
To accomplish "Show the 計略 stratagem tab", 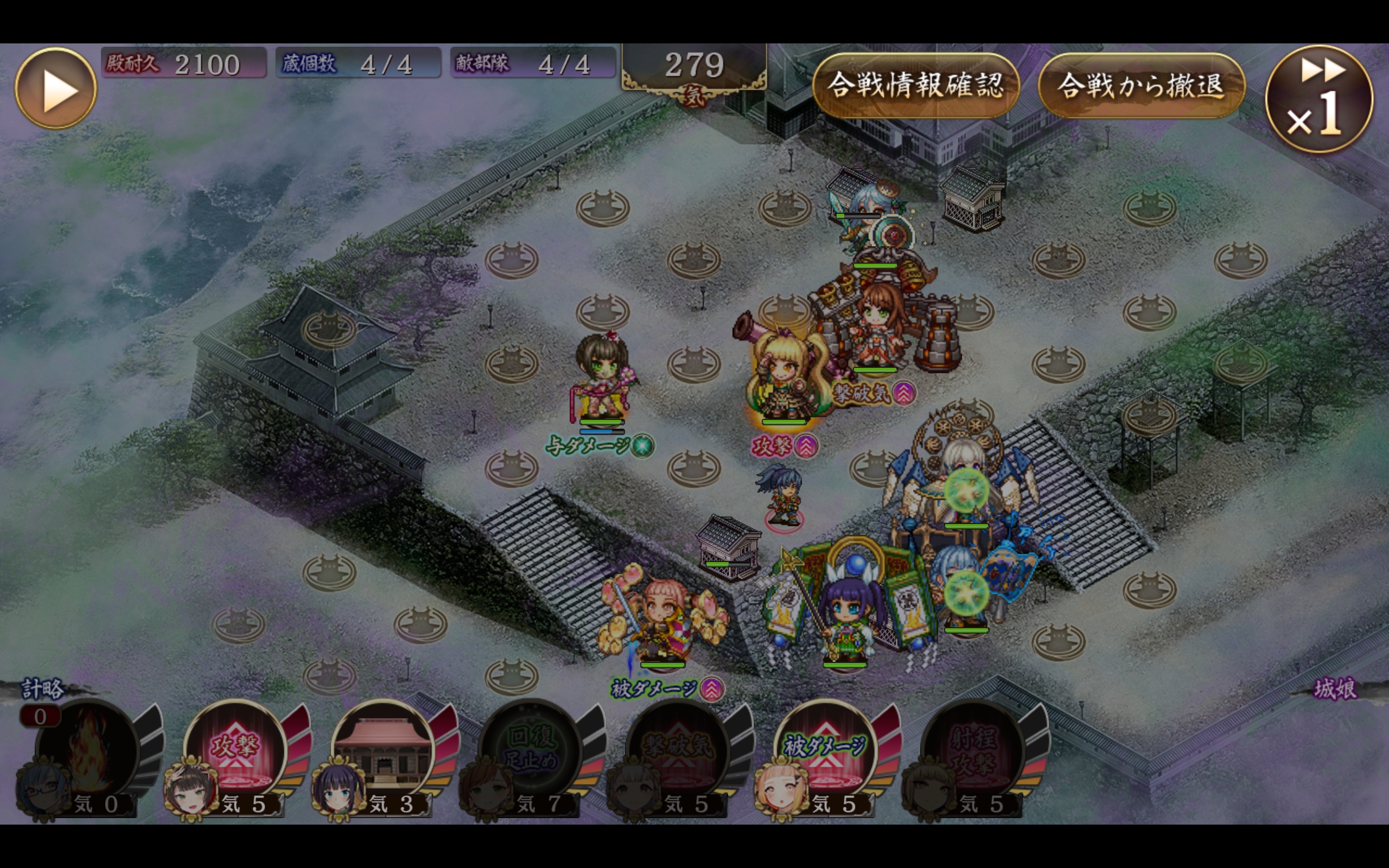I will point(42,689).
